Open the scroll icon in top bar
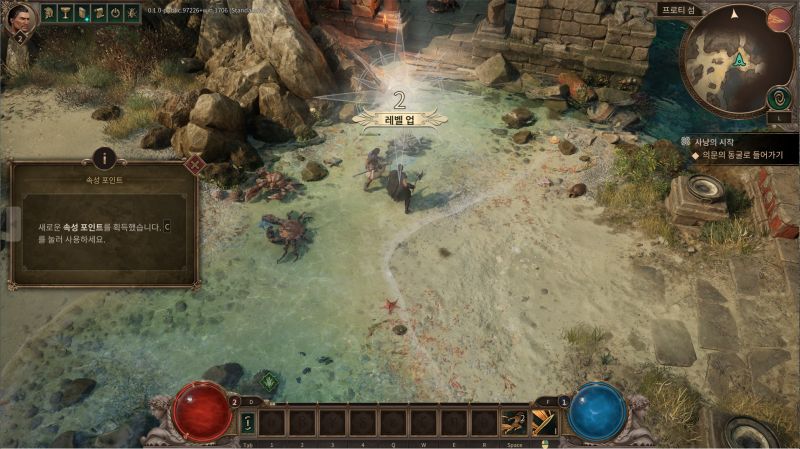The height and width of the screenshot is (449, 800). pos(99,13)
